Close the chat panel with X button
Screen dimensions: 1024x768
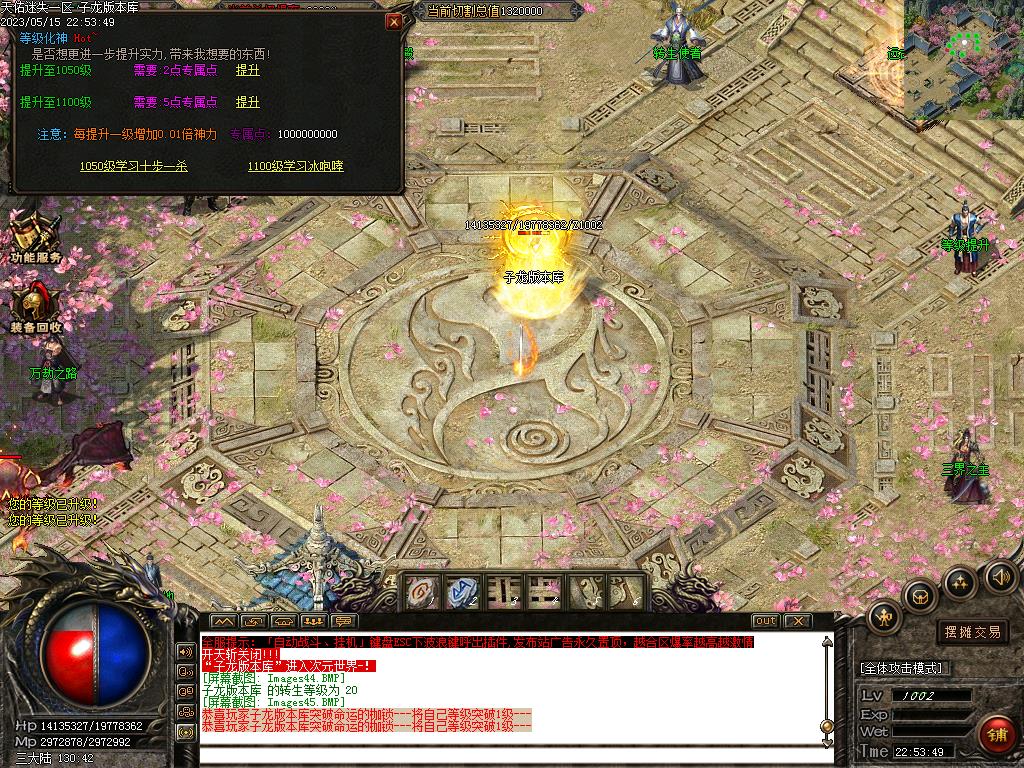[796, 621]
